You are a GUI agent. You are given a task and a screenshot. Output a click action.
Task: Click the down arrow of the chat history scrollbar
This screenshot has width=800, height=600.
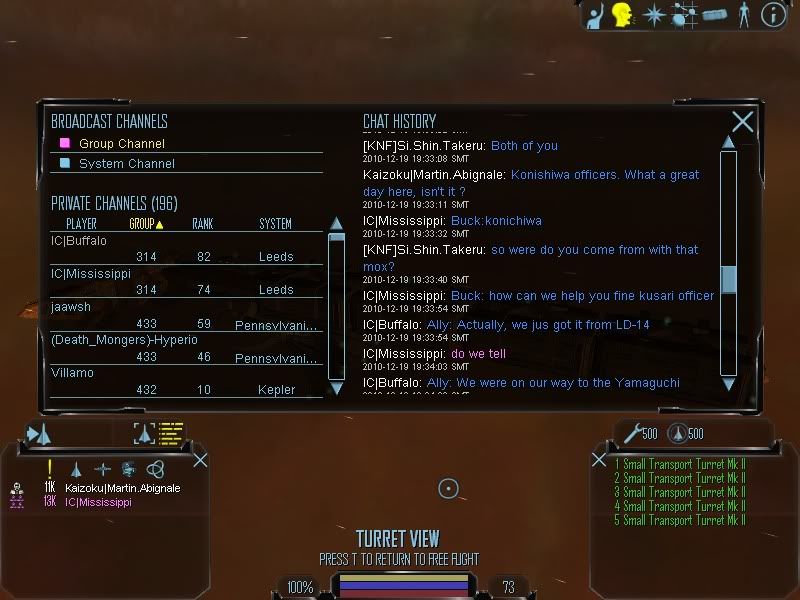point(728,382)
